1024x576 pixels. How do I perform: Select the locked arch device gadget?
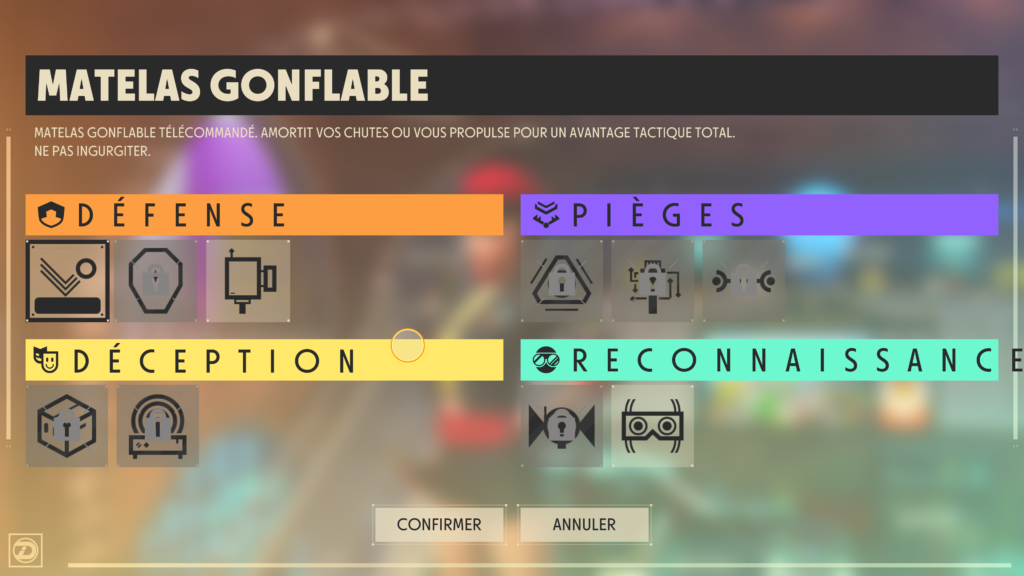(158, 426)
